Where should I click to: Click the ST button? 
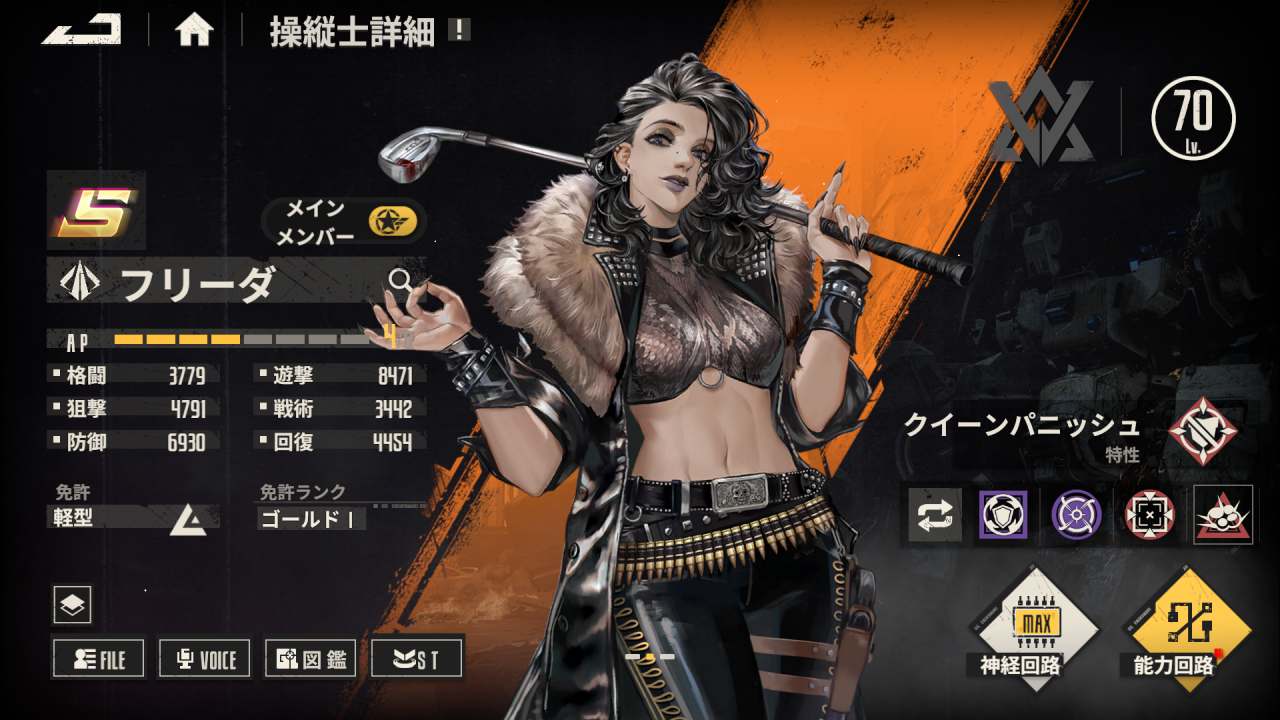point(417,658)
